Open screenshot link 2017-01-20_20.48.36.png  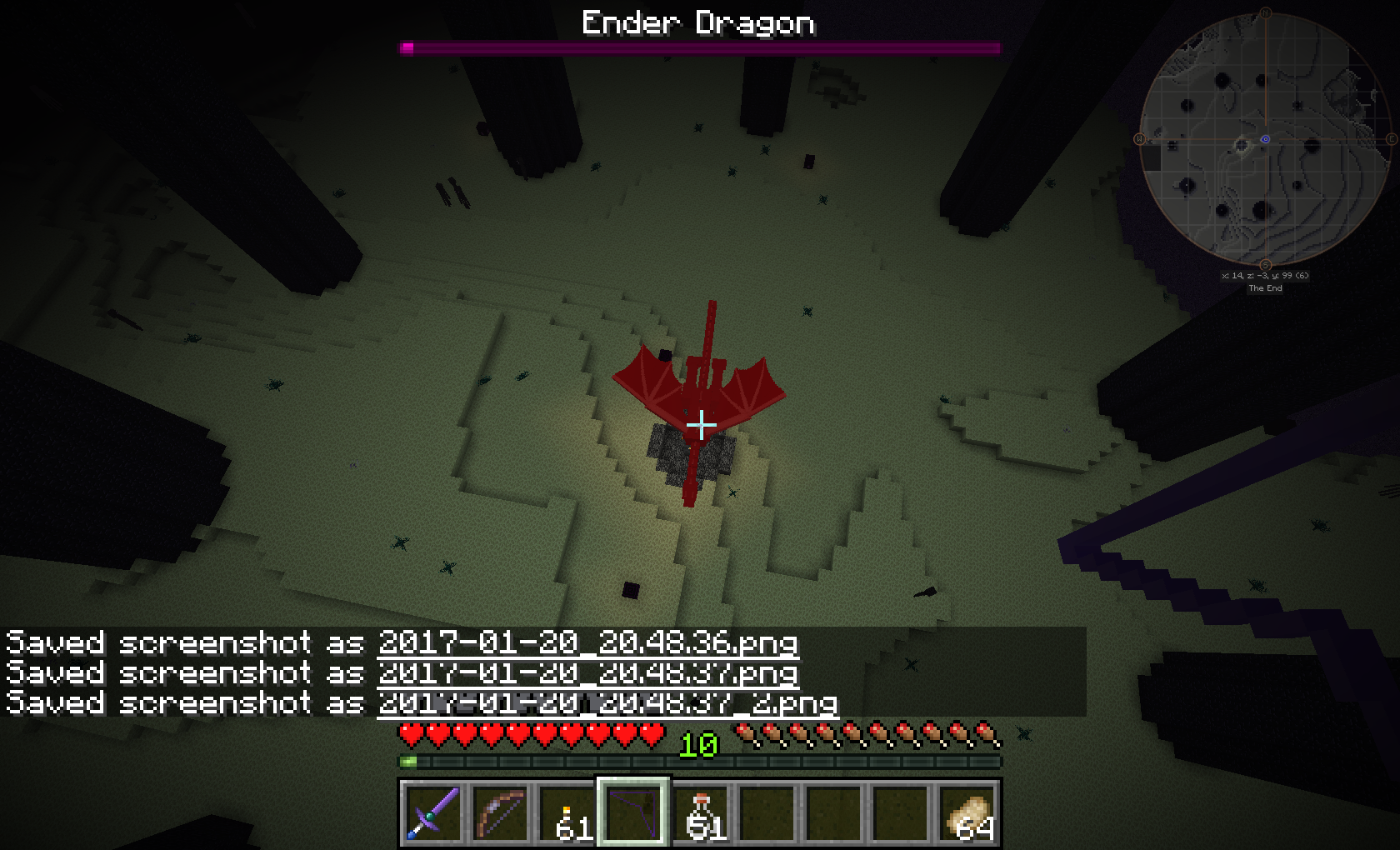pyautogui.click(x=587, y=642)
